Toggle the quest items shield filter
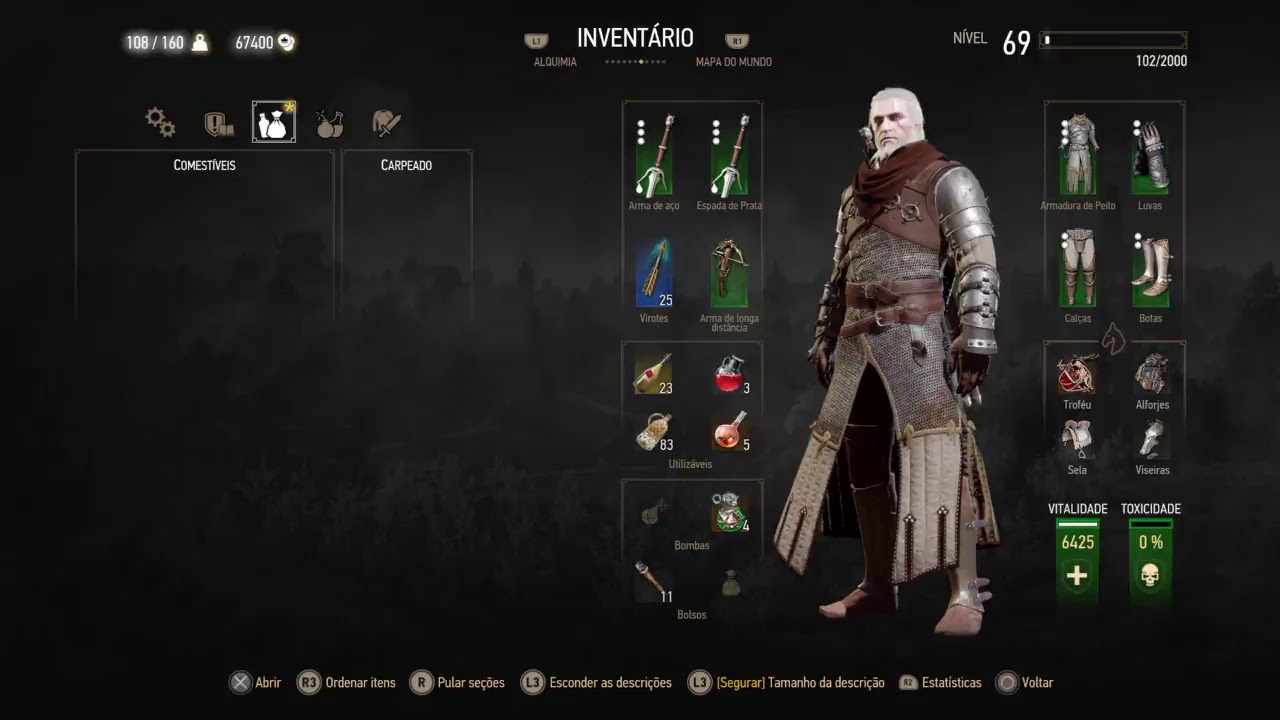The height and width of the screenshot is (720, 1280). coord(217,120)
